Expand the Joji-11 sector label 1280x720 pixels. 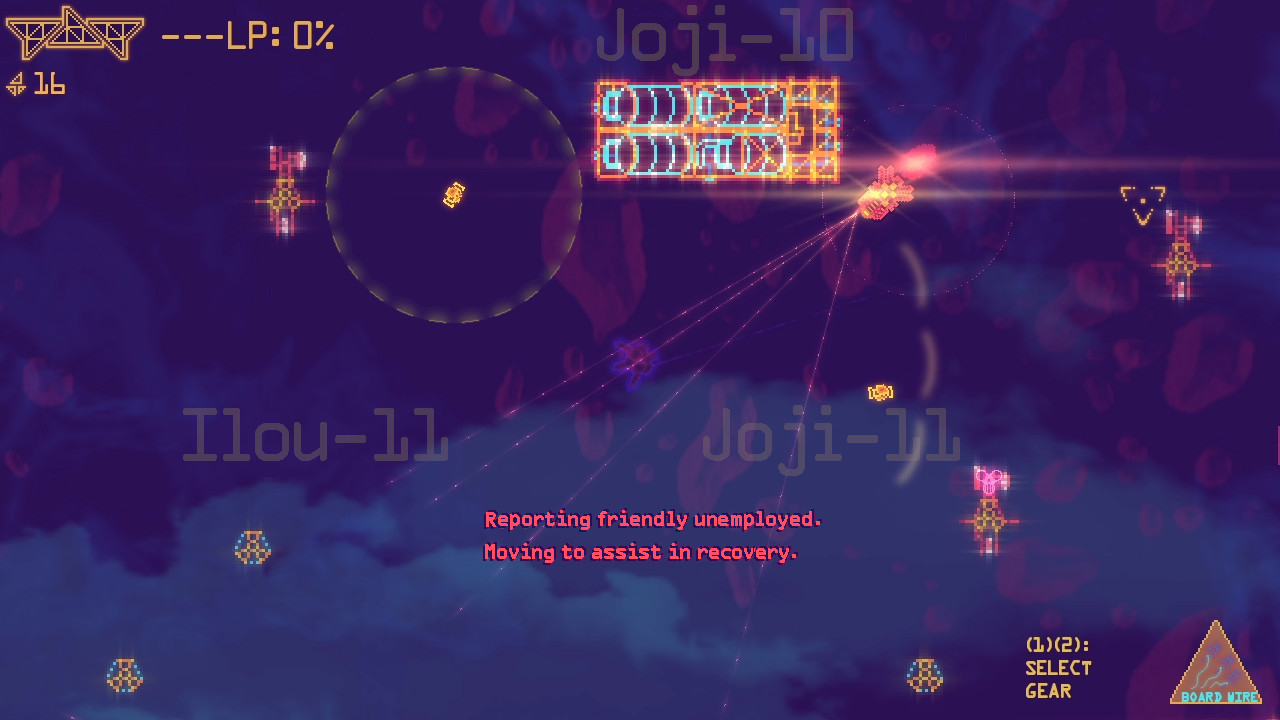(830, 435)
